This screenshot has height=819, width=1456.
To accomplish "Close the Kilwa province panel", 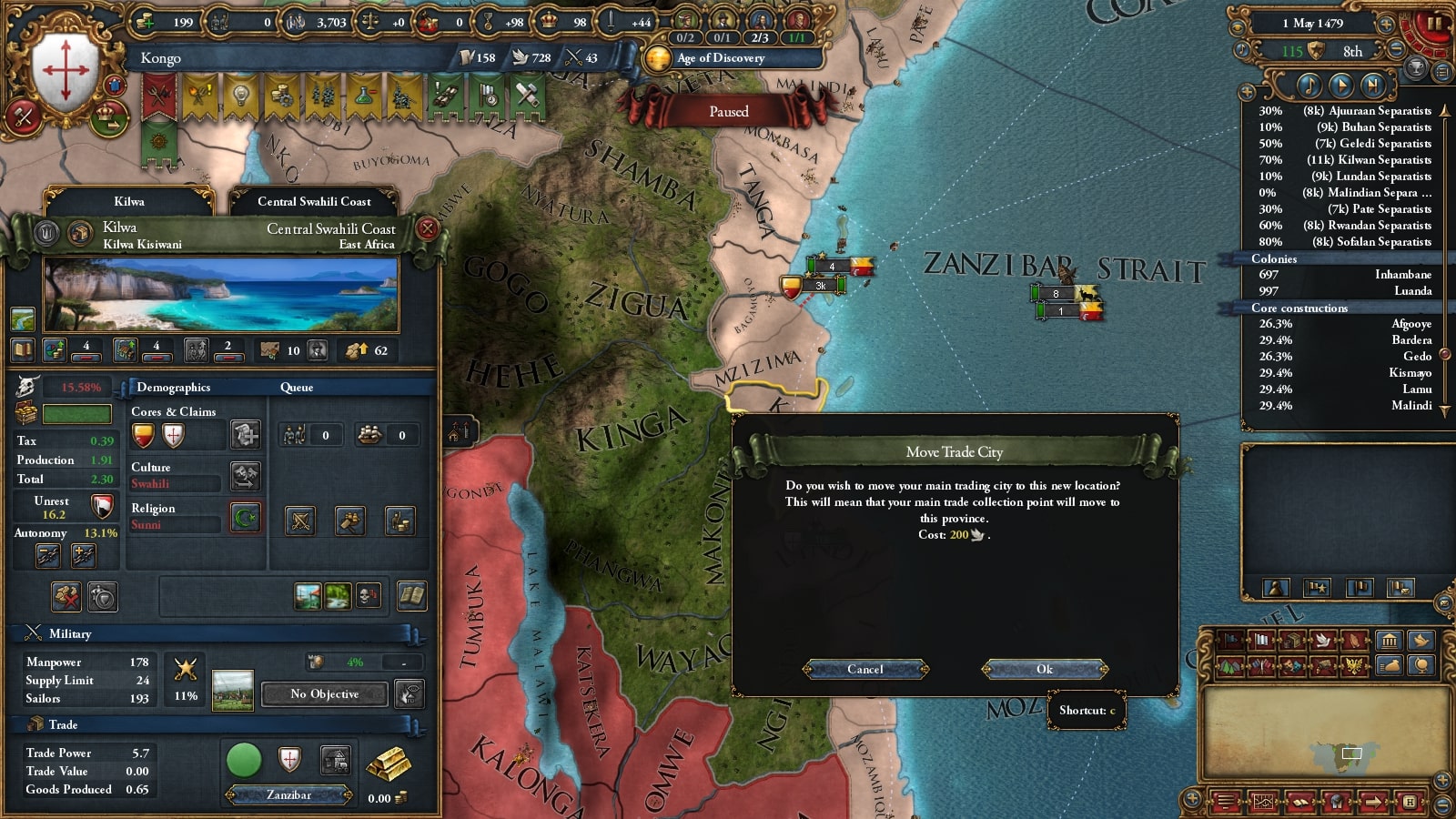I will click(x=427, y=229).
